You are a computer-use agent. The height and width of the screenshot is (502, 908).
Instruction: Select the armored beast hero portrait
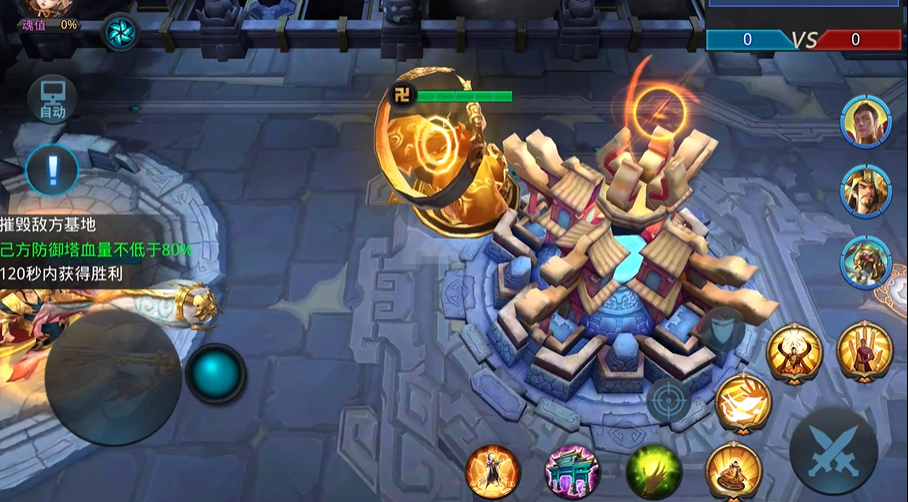point(865,262)
